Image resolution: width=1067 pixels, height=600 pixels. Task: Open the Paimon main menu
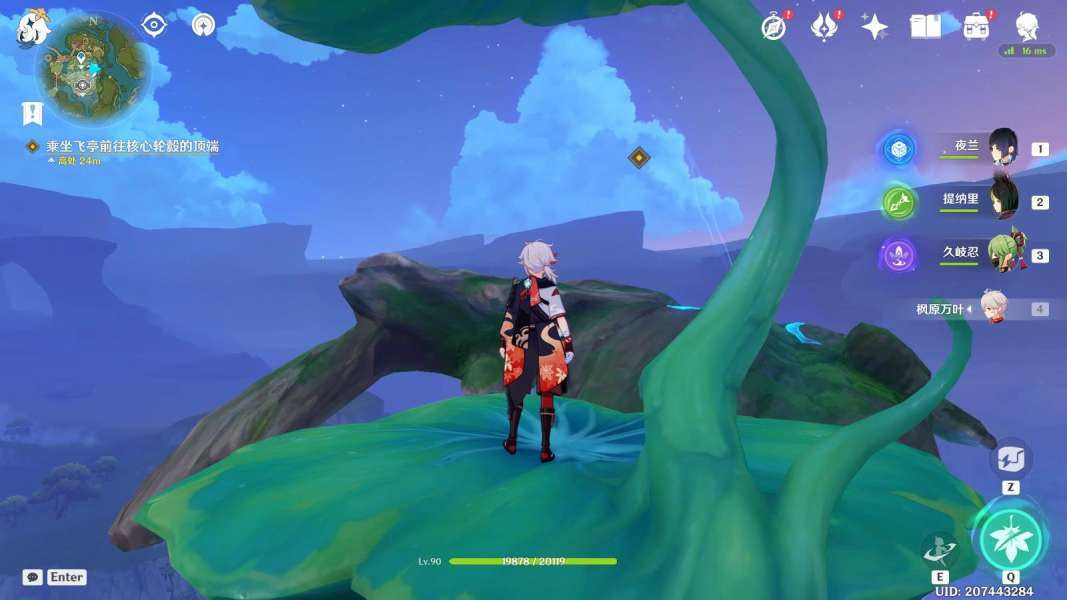(x=32, y=28)
